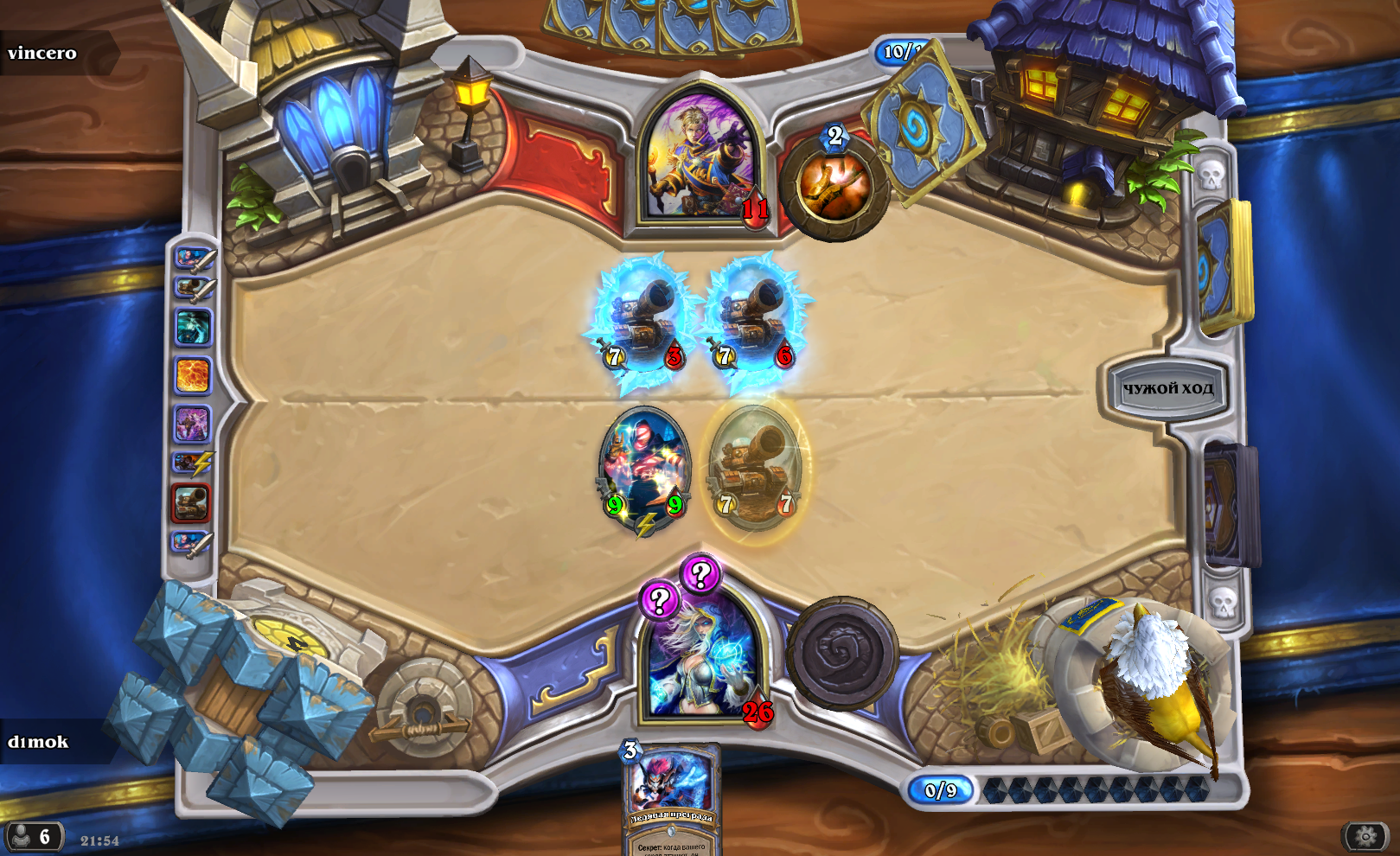This screenshot has height=856, width=1400.
Task: Click the "чужой ход" end turn button
Action: click(x=1167, y=388)
